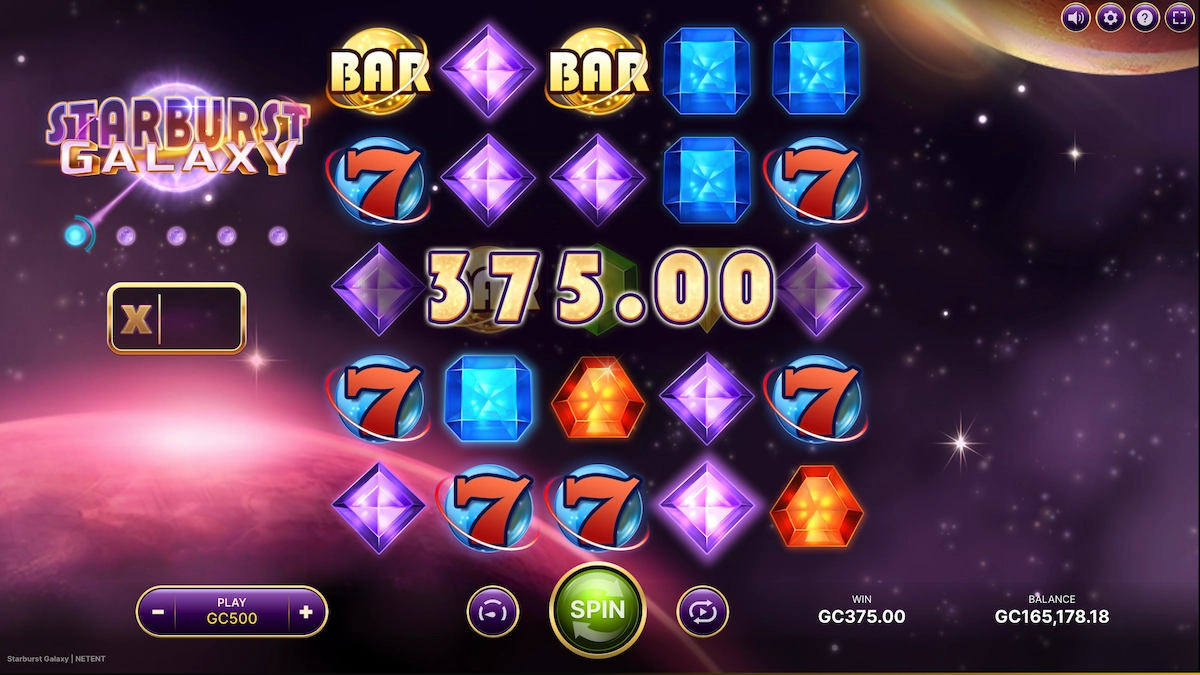Open the autoplay options button
Image resolution: width=1200 pixels, height=675 pixels.
(x=702, y=611)
